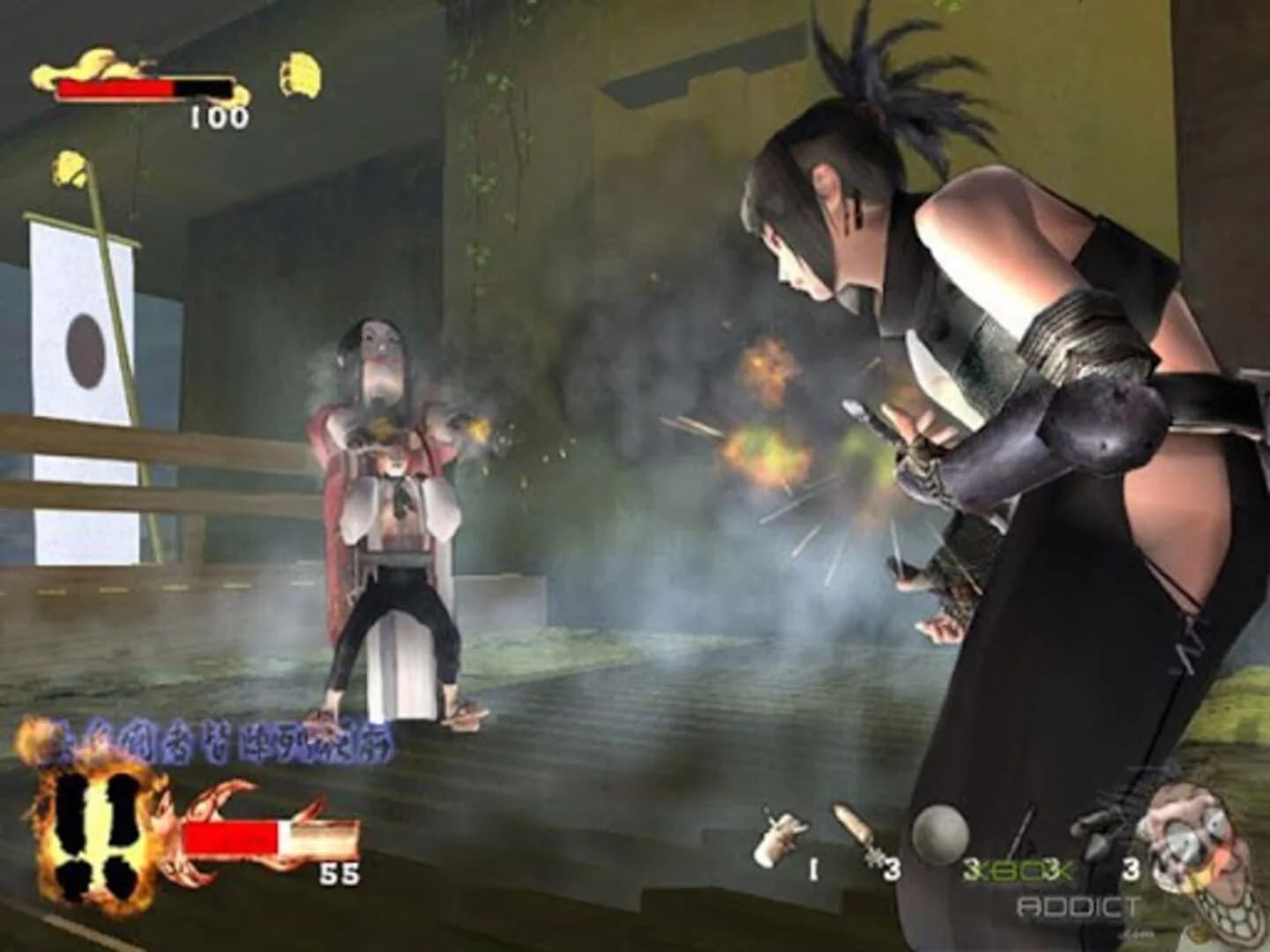Click the golden emblem at top-right of the HUD
The image size is (1270, 952).
click(x=299, y=73)
